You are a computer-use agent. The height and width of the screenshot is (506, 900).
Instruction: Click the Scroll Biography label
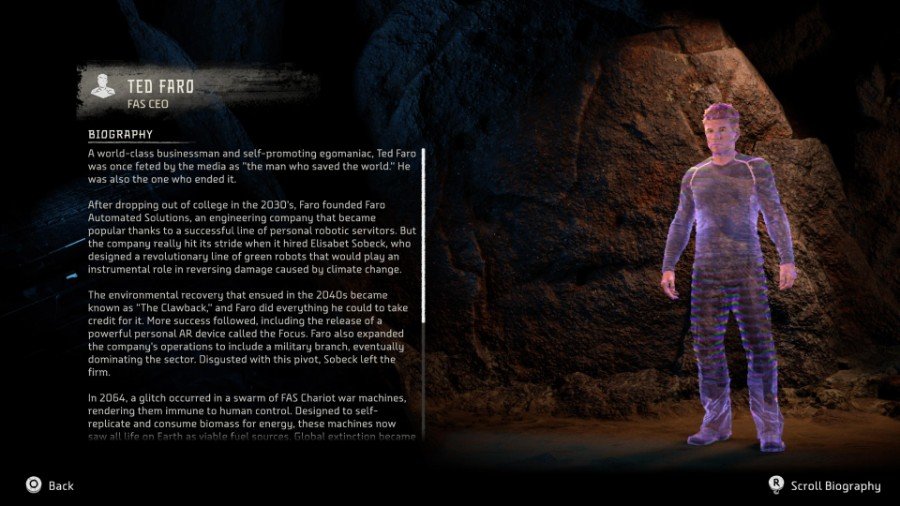[835, 486]
